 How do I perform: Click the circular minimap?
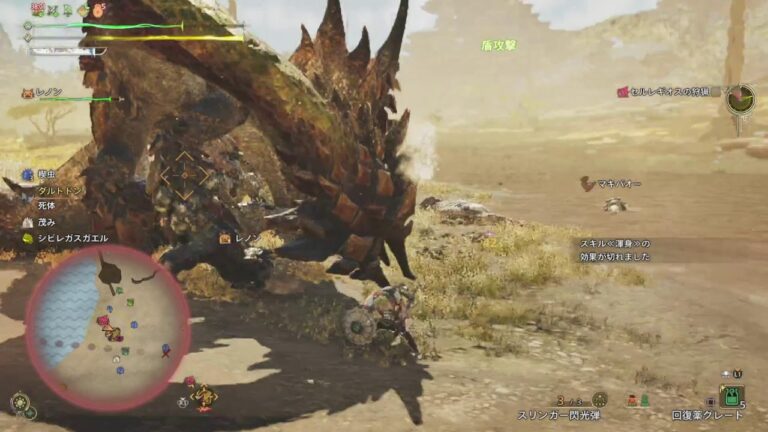pyautogui.click(x=107, y=327)
